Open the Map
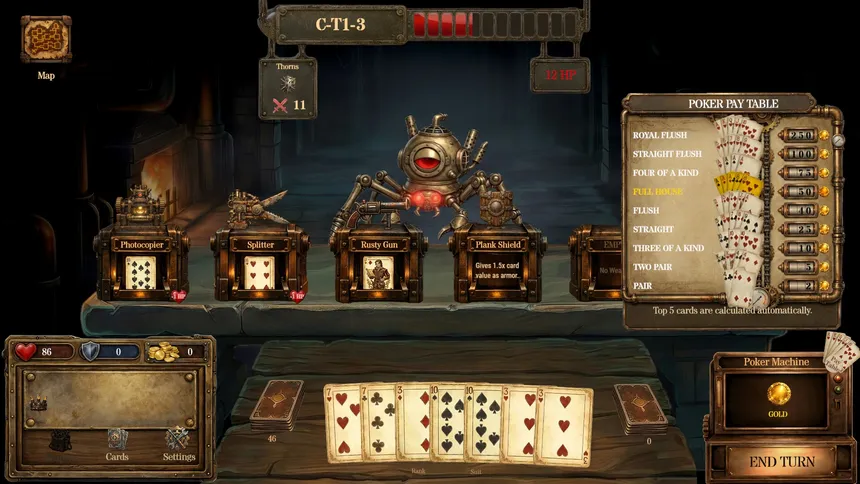This screenshot has height=484, width=860. (46, 40)
